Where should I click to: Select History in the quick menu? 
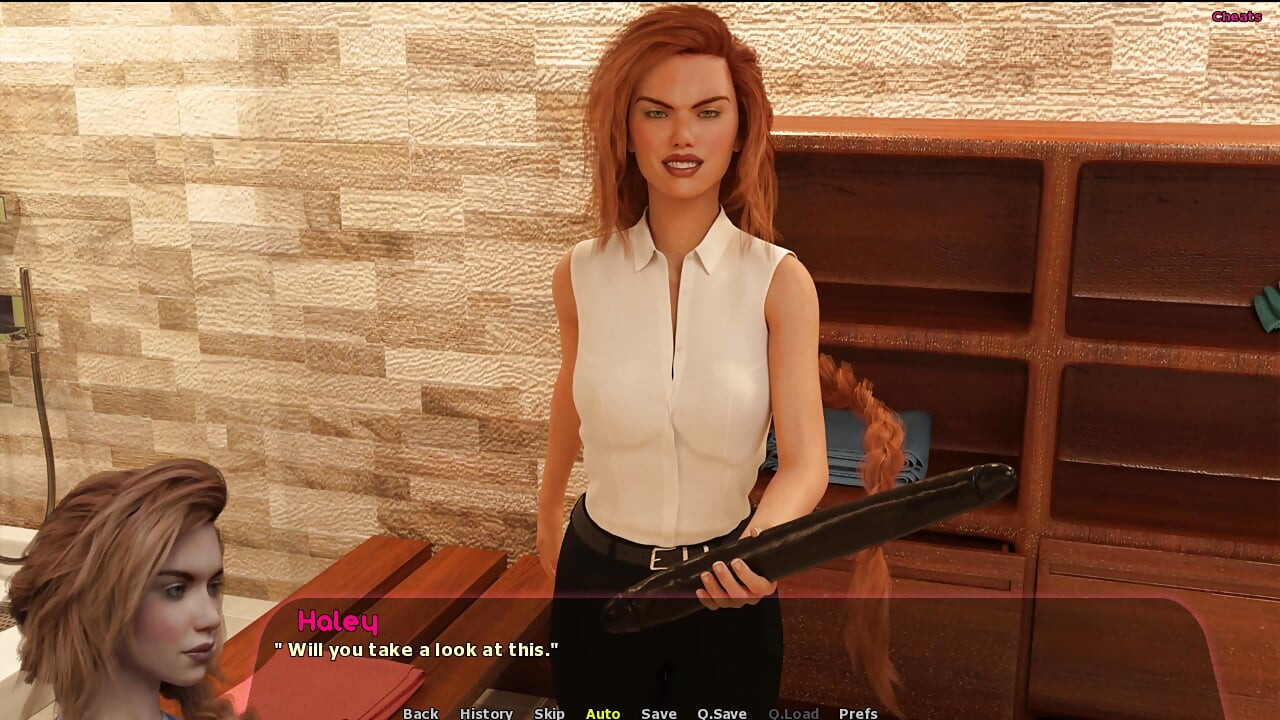(x=486, y=713)
